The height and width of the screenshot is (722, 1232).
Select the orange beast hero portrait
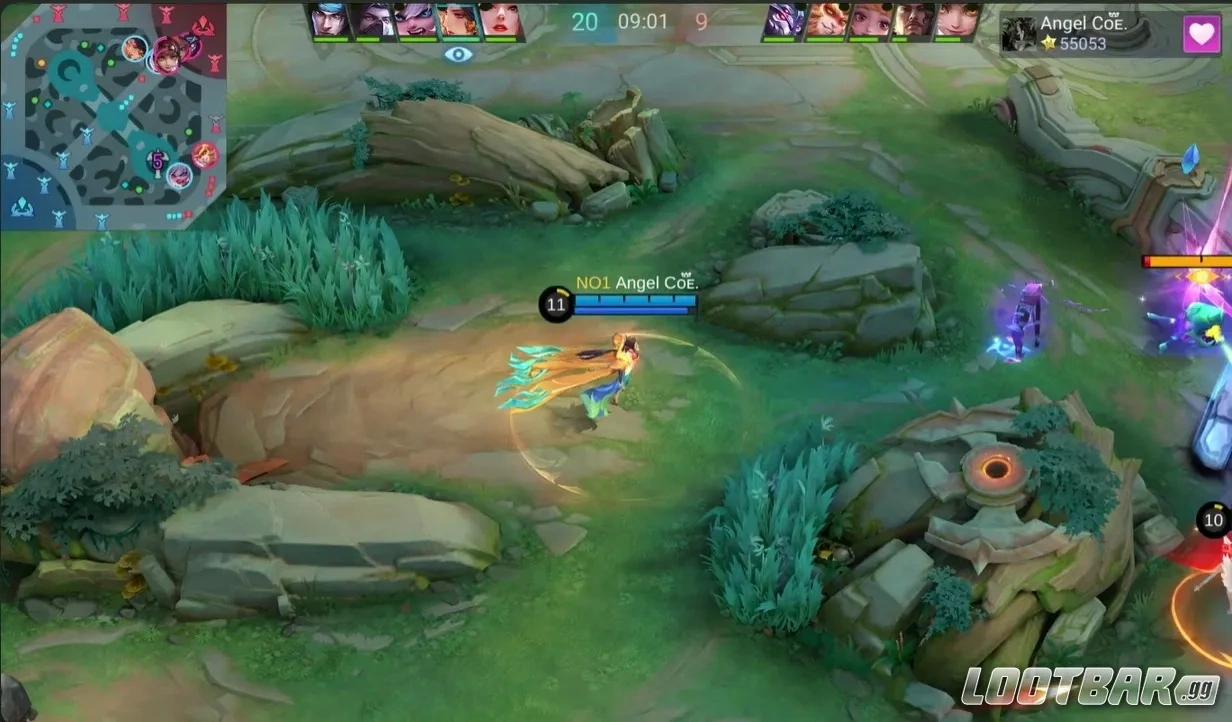826,20
